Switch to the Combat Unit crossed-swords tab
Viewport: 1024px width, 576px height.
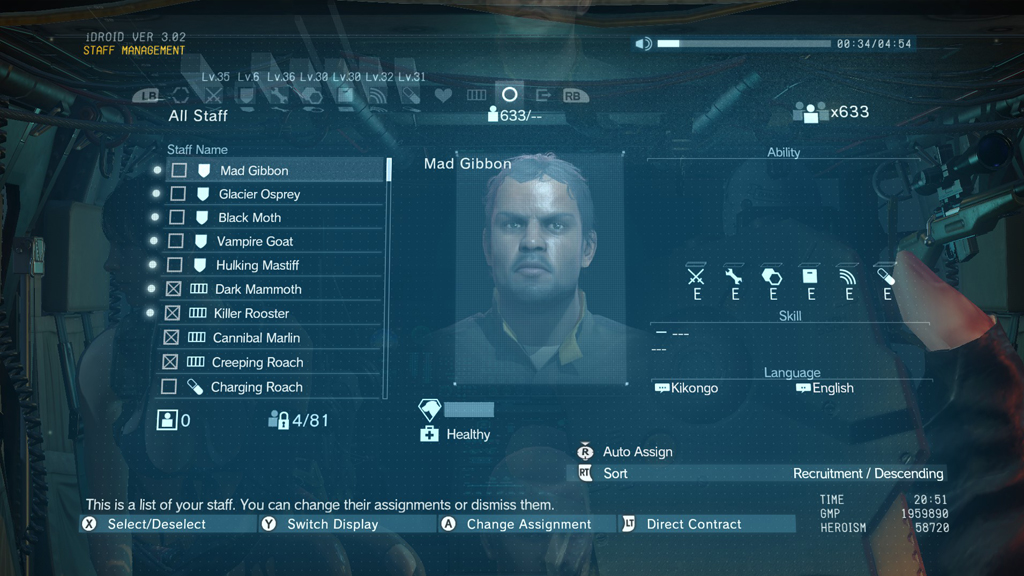213,96
